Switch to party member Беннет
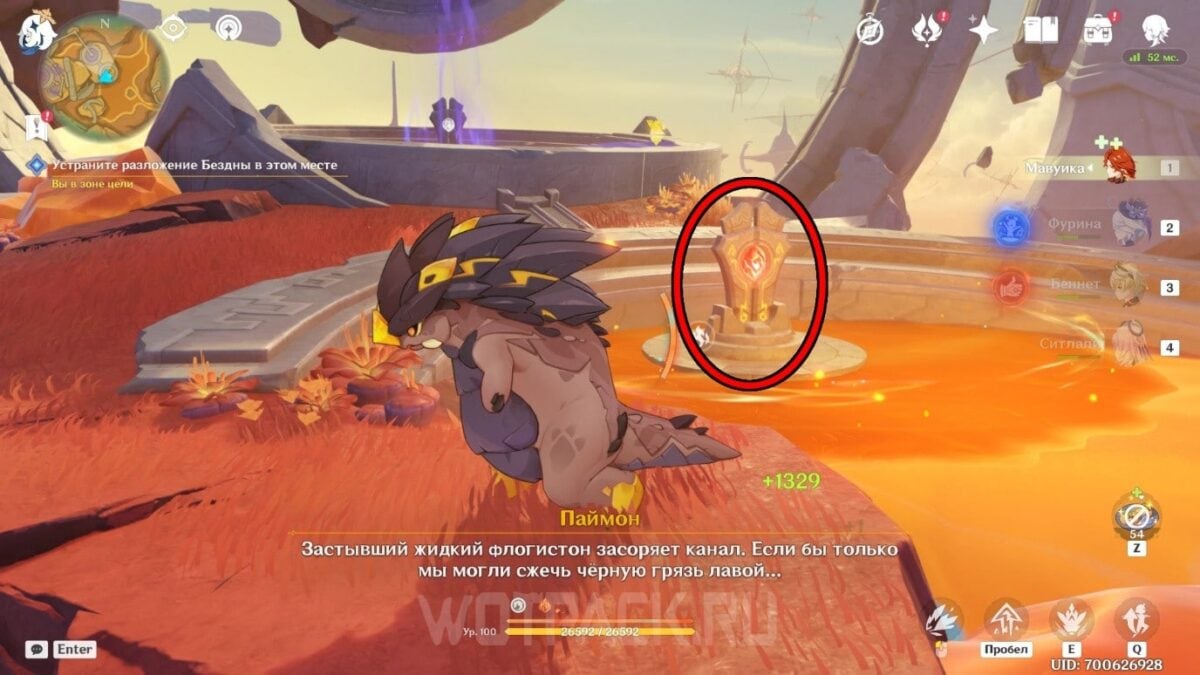 point(1128,285)
